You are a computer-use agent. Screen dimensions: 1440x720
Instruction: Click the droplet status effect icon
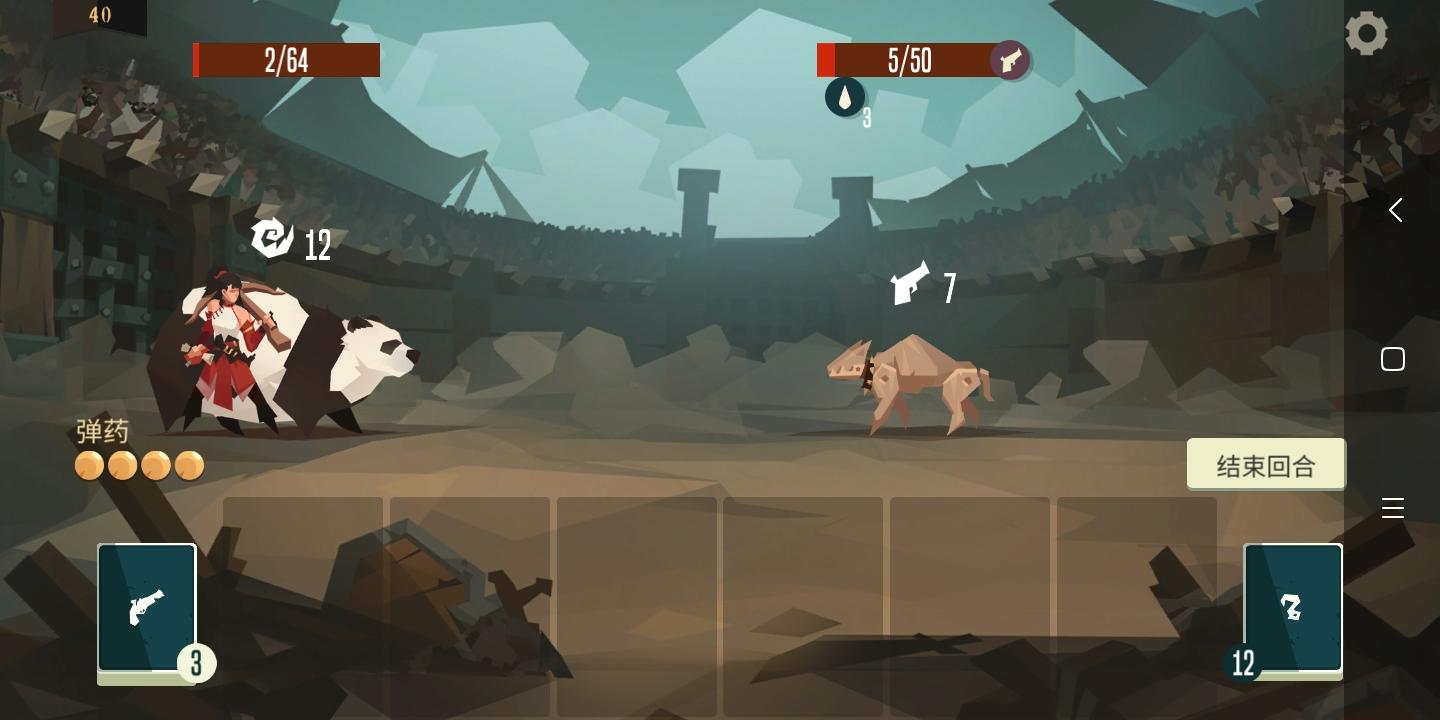(845, 98)
